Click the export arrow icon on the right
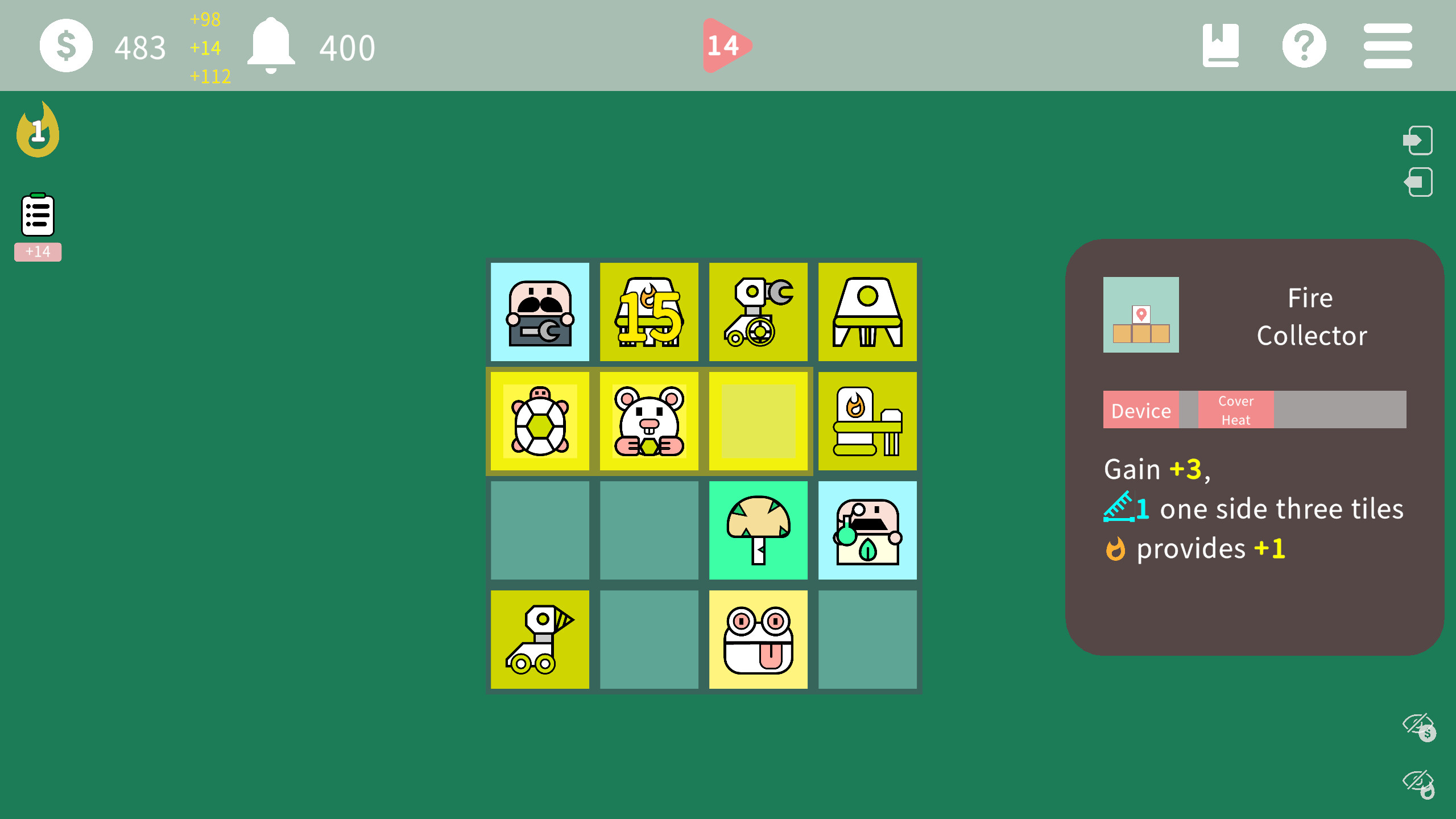Screen dimensions: 1456x819 [1417, 182]
